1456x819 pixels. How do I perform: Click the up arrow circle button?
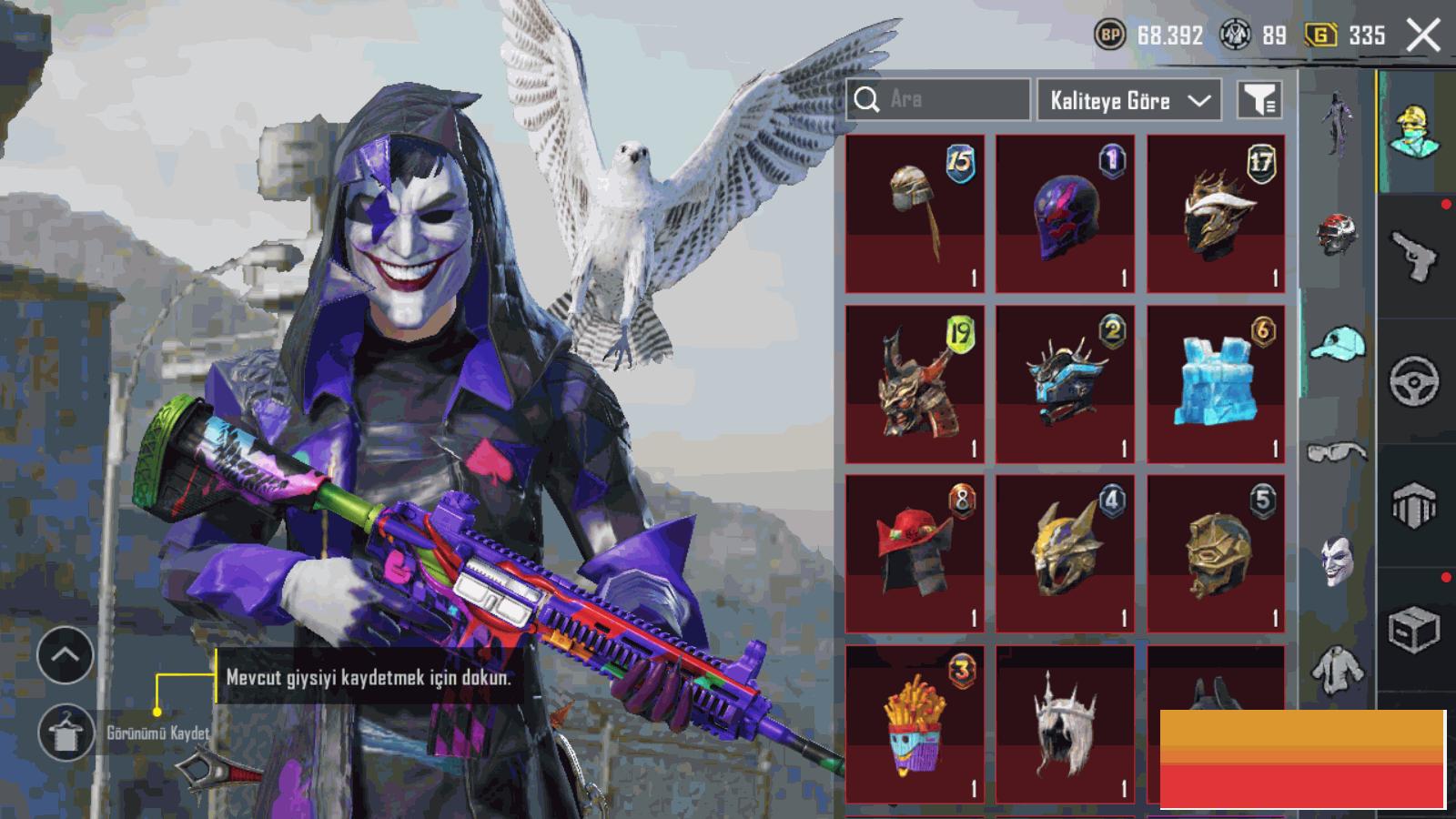66,655
